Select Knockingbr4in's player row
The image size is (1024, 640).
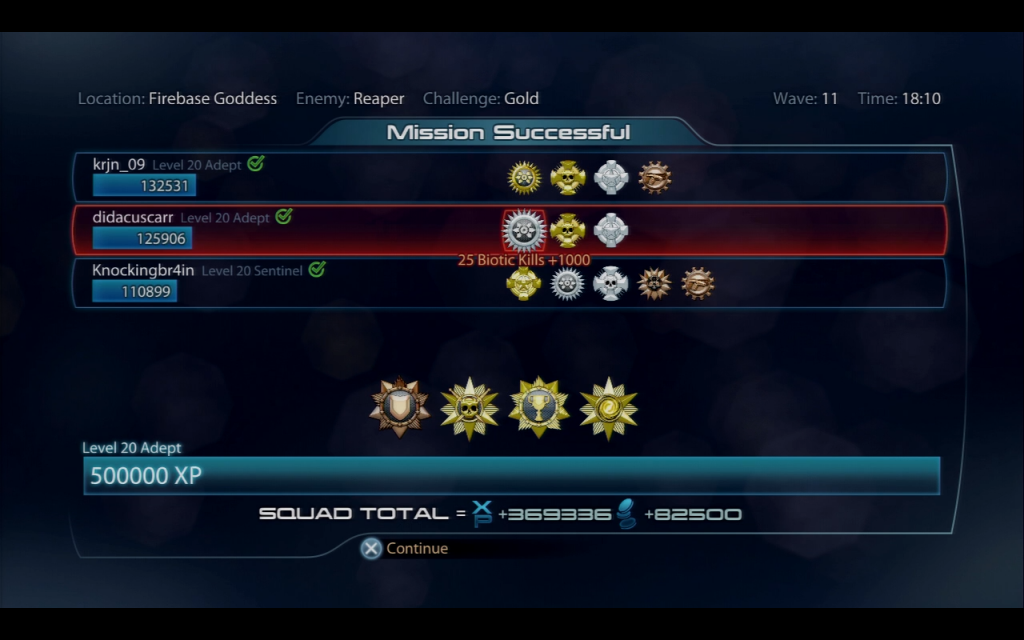point(300,283)
